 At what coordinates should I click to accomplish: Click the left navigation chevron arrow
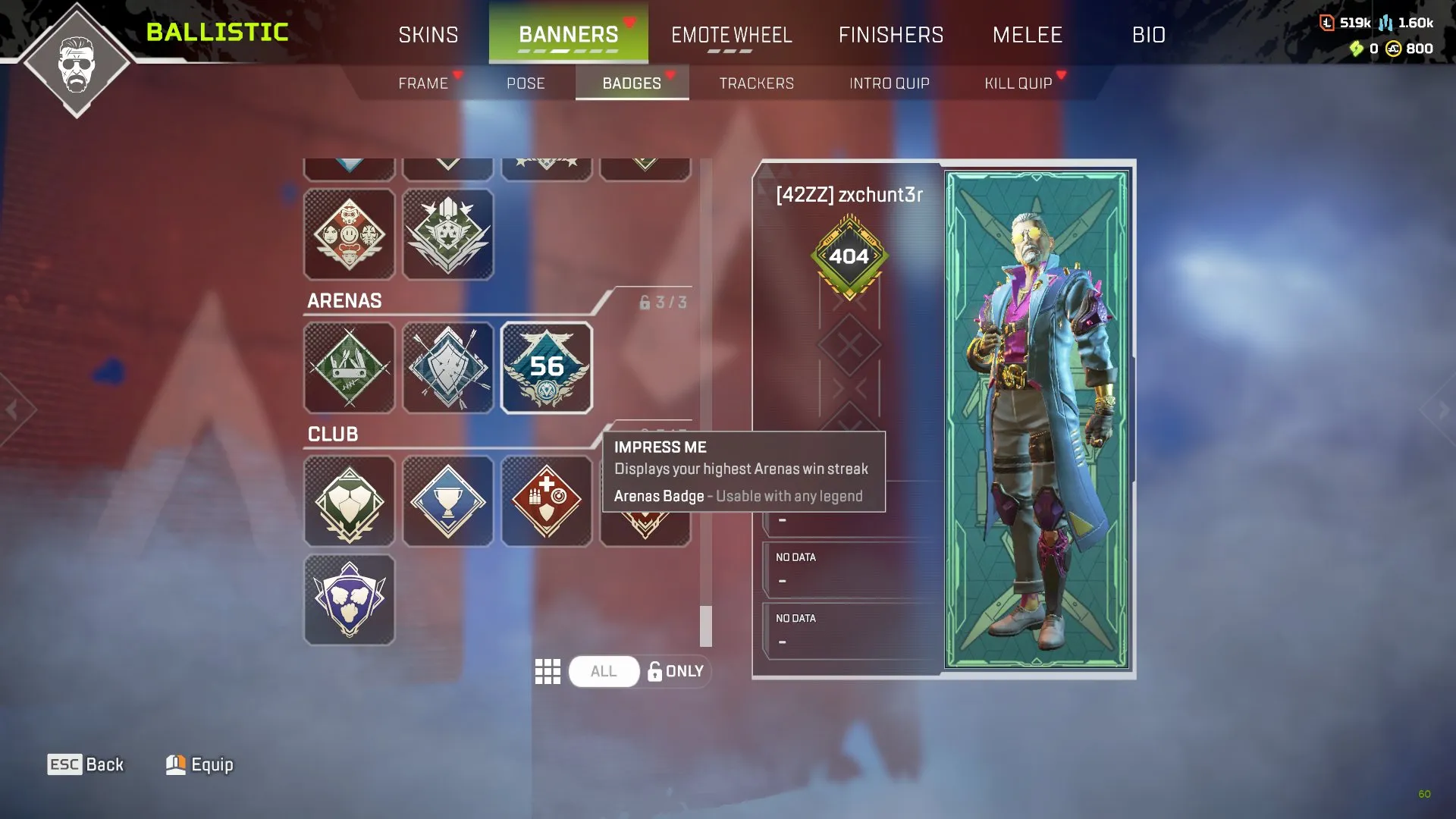(x=14, y=409)
